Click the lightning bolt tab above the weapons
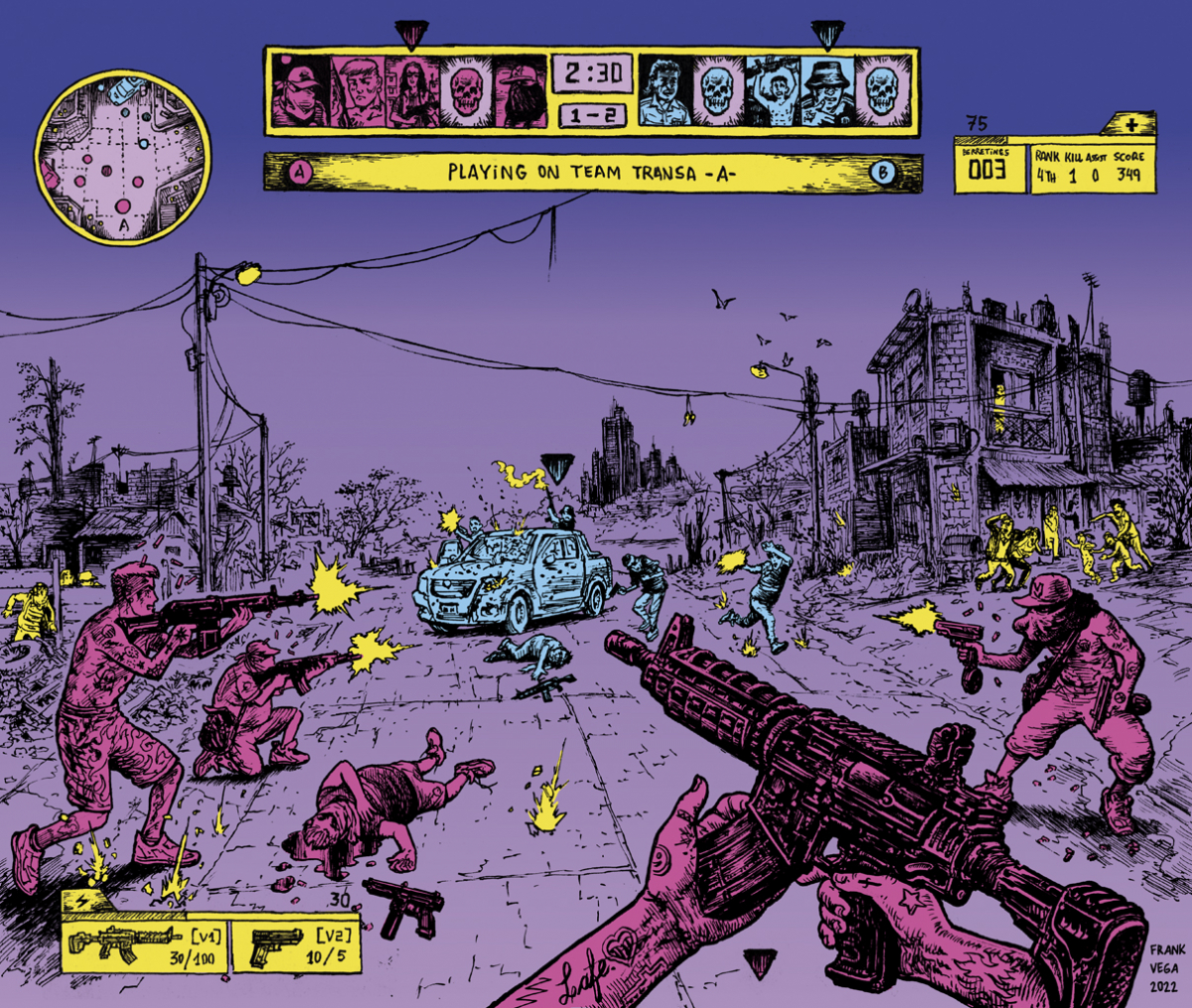1192x1008 pixels. click(x=74, y=903)
